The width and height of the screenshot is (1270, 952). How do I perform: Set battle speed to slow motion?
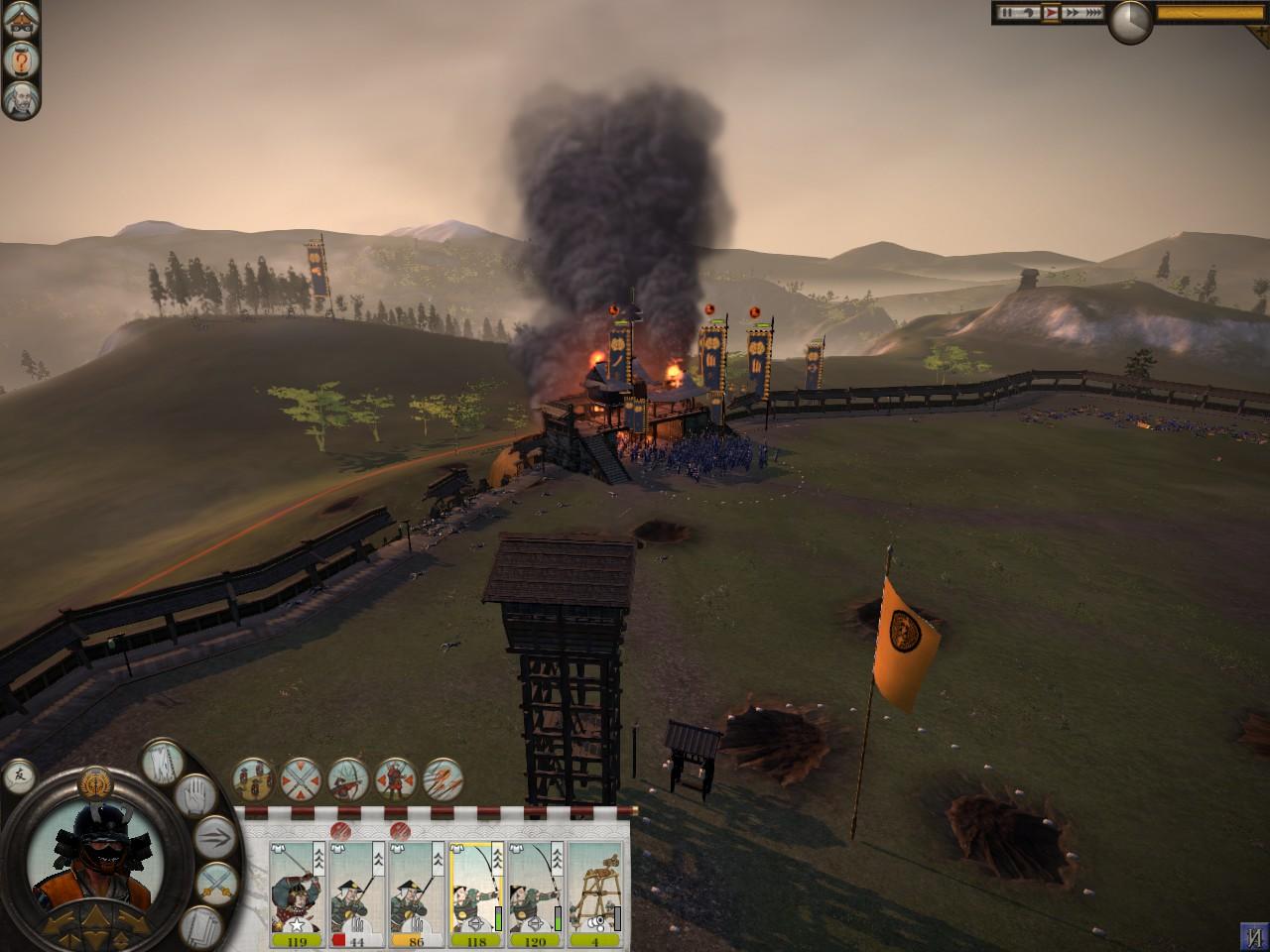tap(1029, 13)
